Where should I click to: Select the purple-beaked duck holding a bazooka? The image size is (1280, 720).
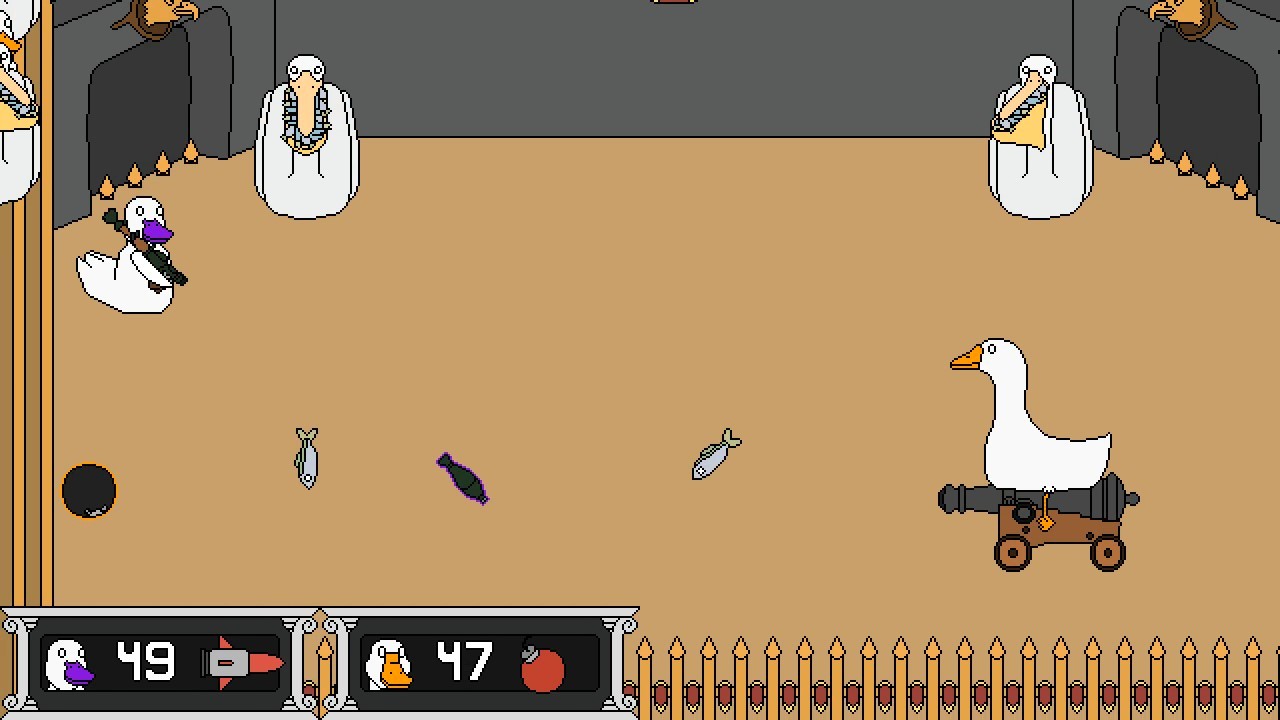click(x=130, y=250)
